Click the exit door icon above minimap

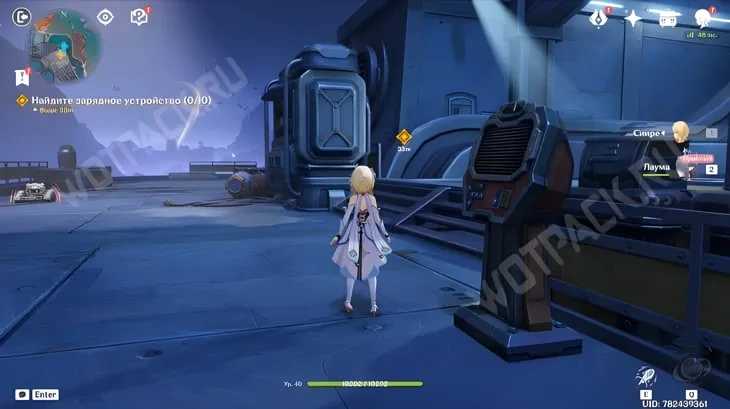pos(20,16)
